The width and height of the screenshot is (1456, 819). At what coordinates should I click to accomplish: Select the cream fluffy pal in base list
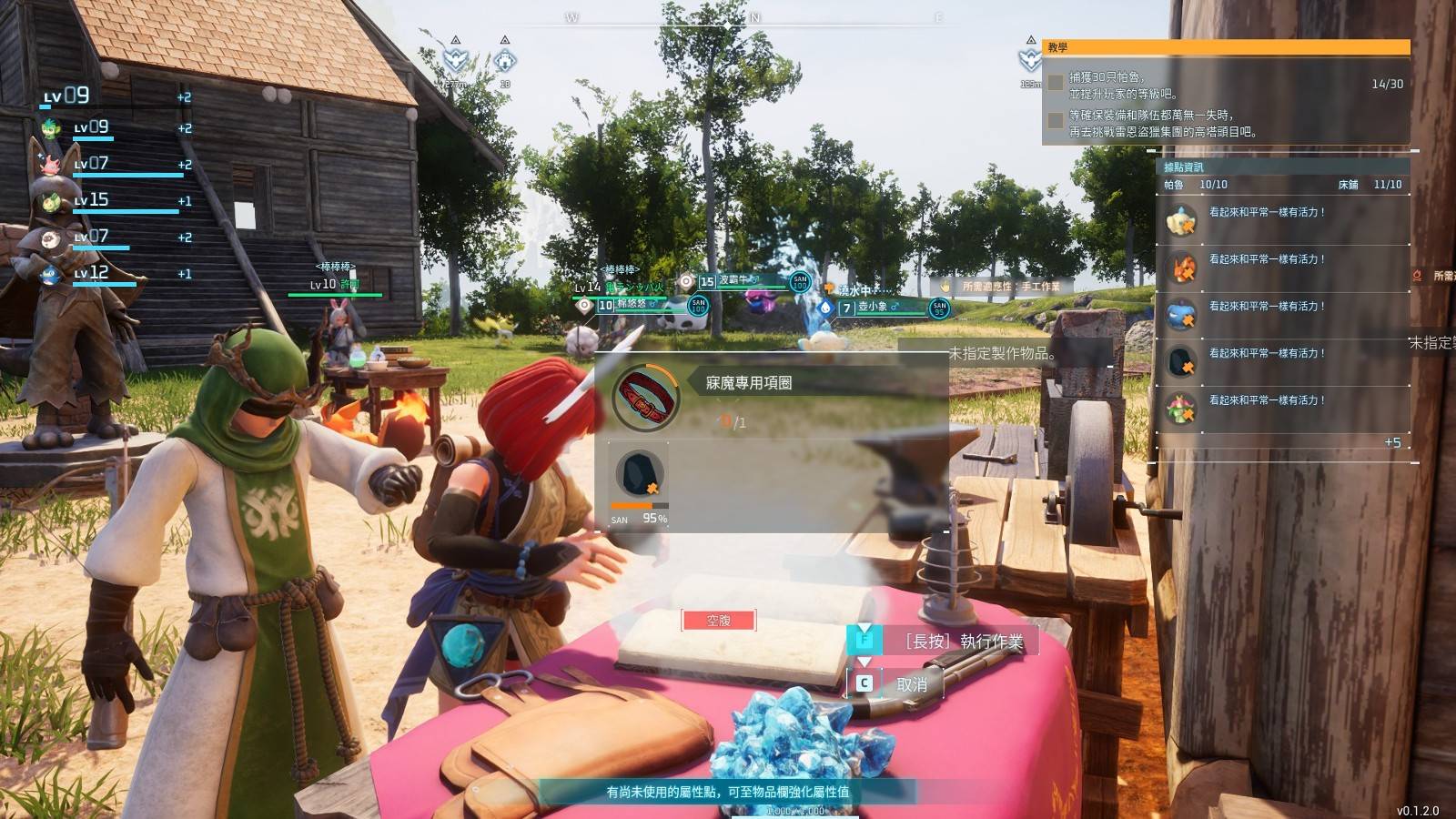[x=1181, y=221]
